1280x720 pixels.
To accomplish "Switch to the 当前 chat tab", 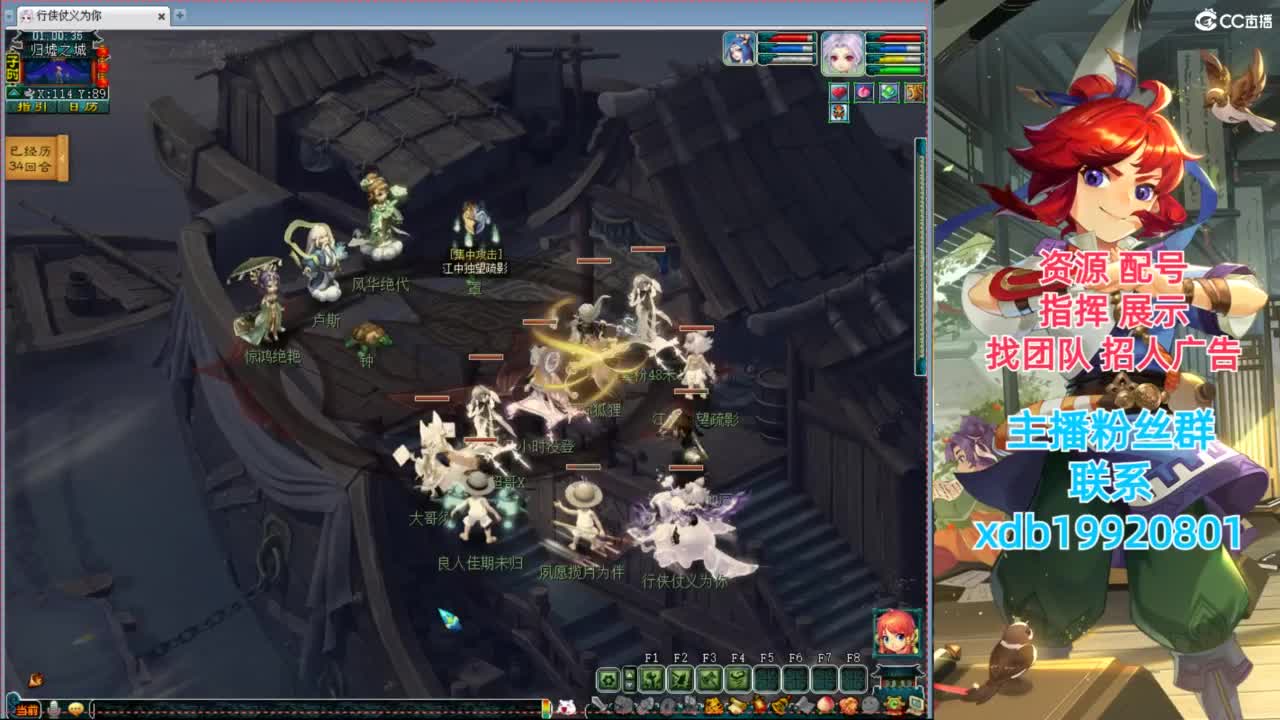I will (x=28, y=708).
